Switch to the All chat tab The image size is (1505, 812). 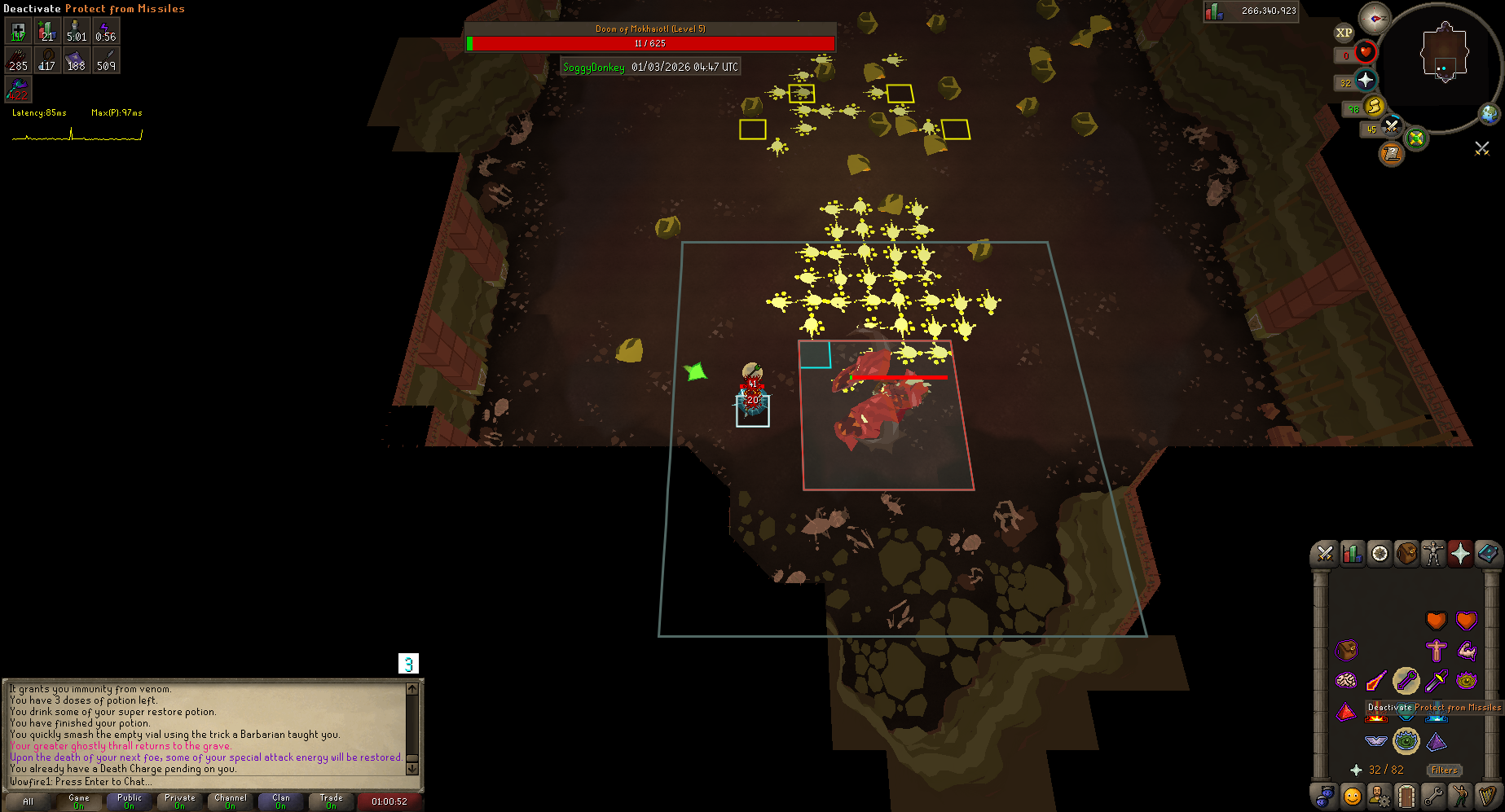coord(28,801)
